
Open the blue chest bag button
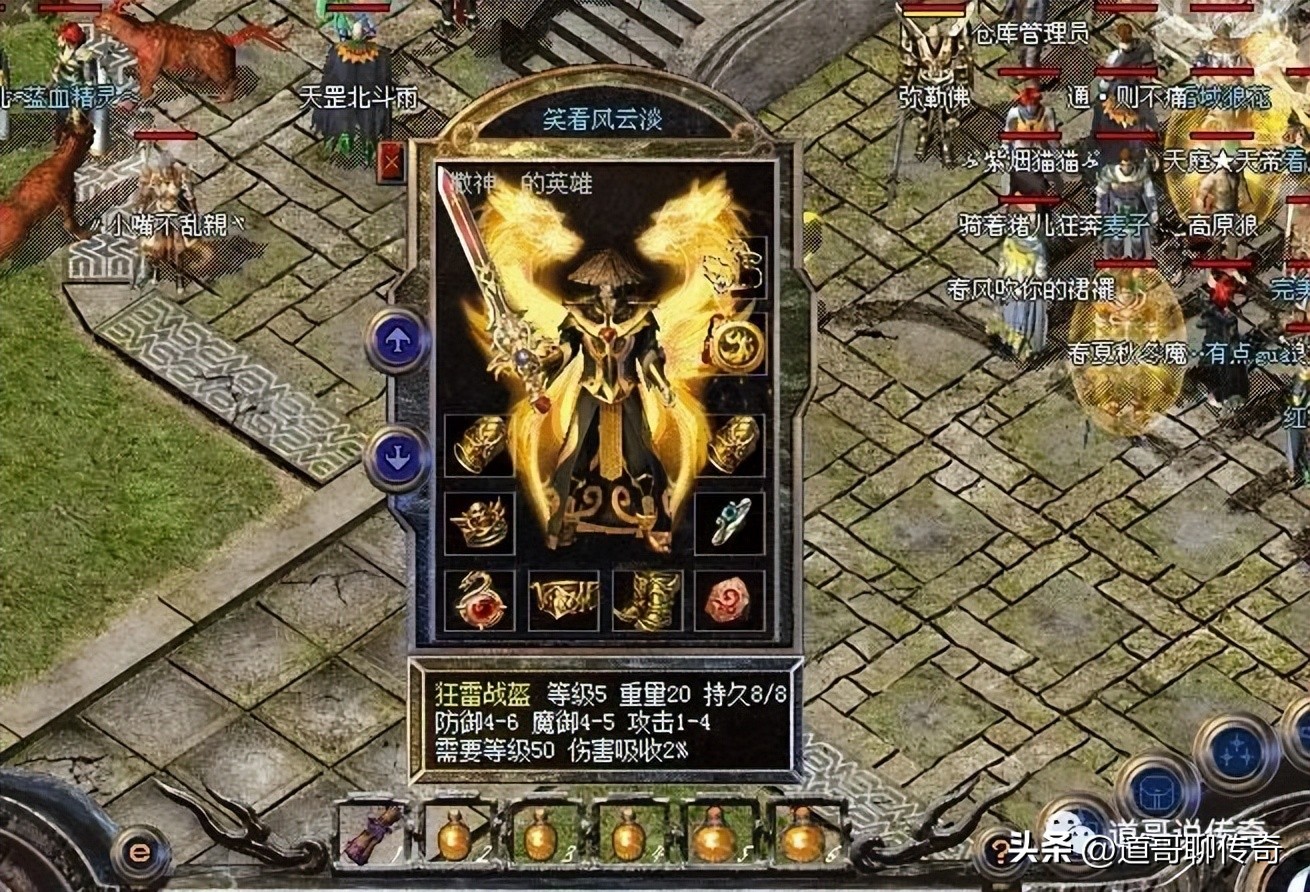click(1156, 790)
